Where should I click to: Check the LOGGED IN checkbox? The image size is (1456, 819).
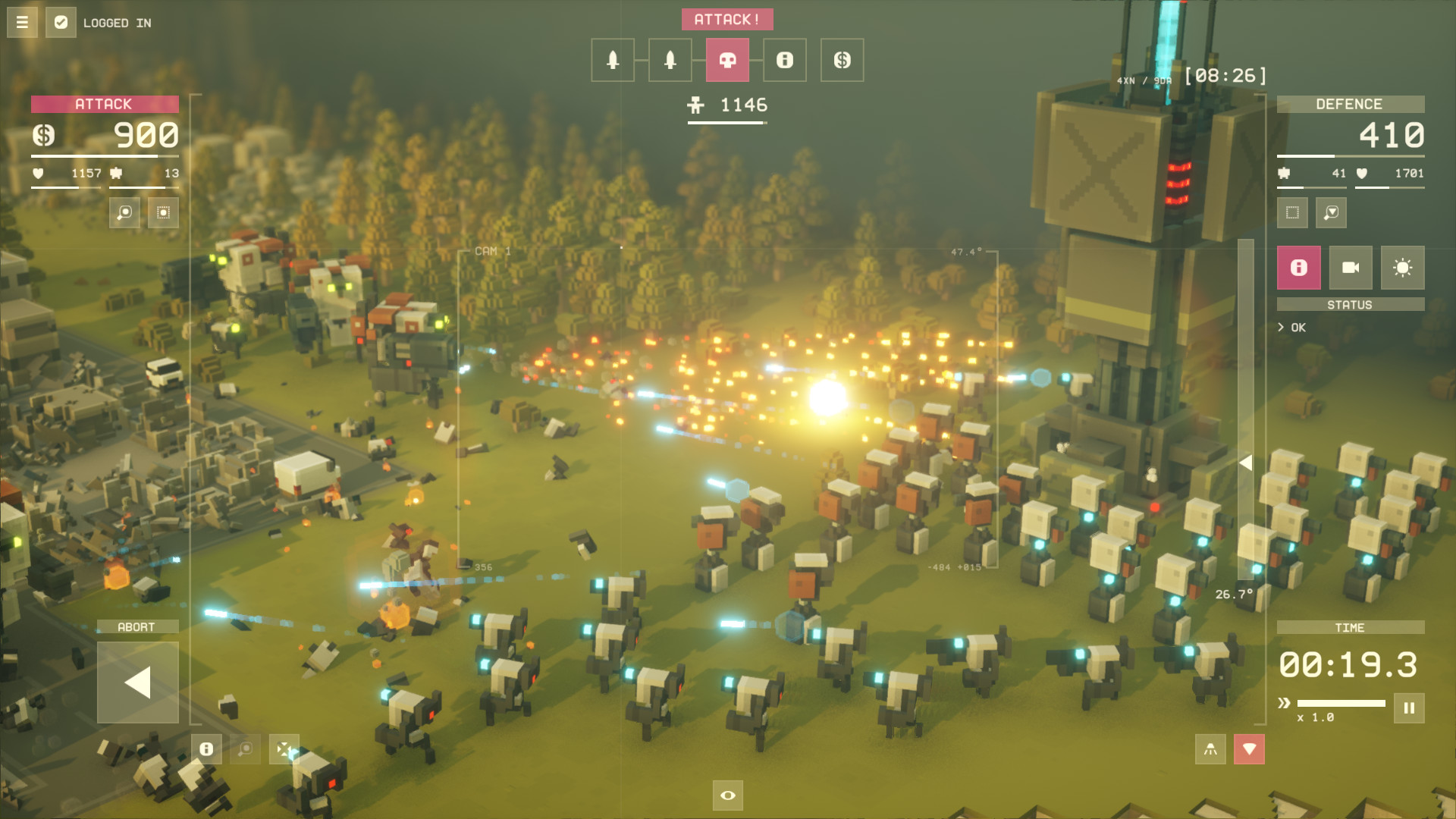(60, 23)
